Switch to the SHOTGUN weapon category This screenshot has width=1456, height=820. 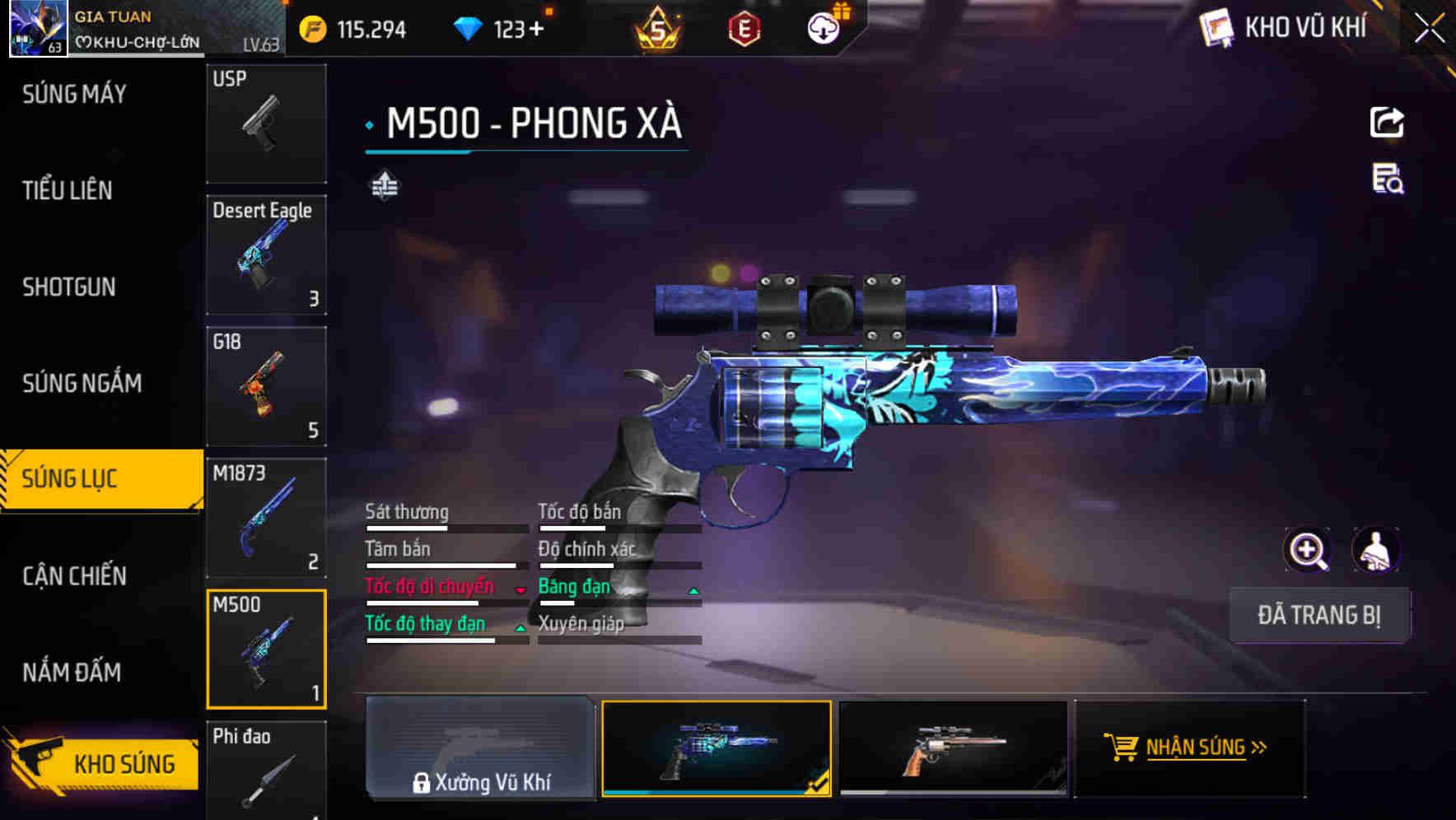(x=70, y=287)
